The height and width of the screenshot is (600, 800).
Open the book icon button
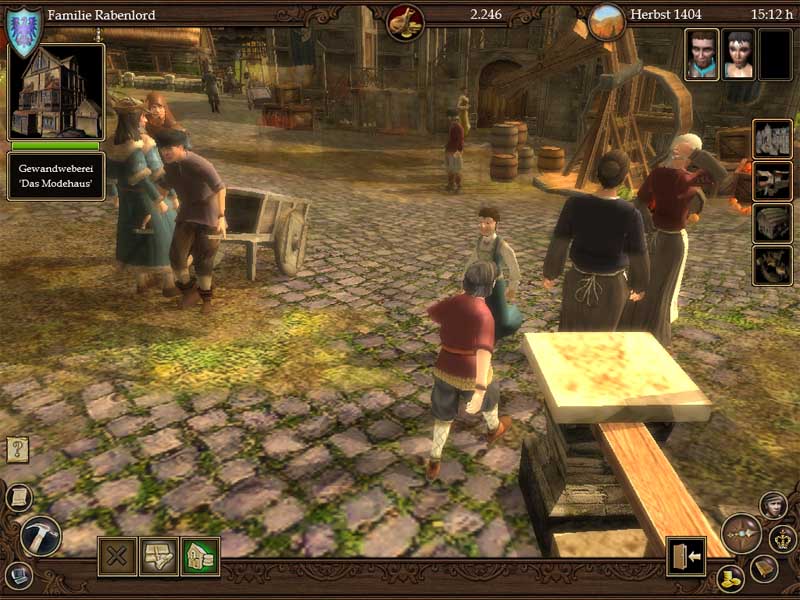pos(764,568)
